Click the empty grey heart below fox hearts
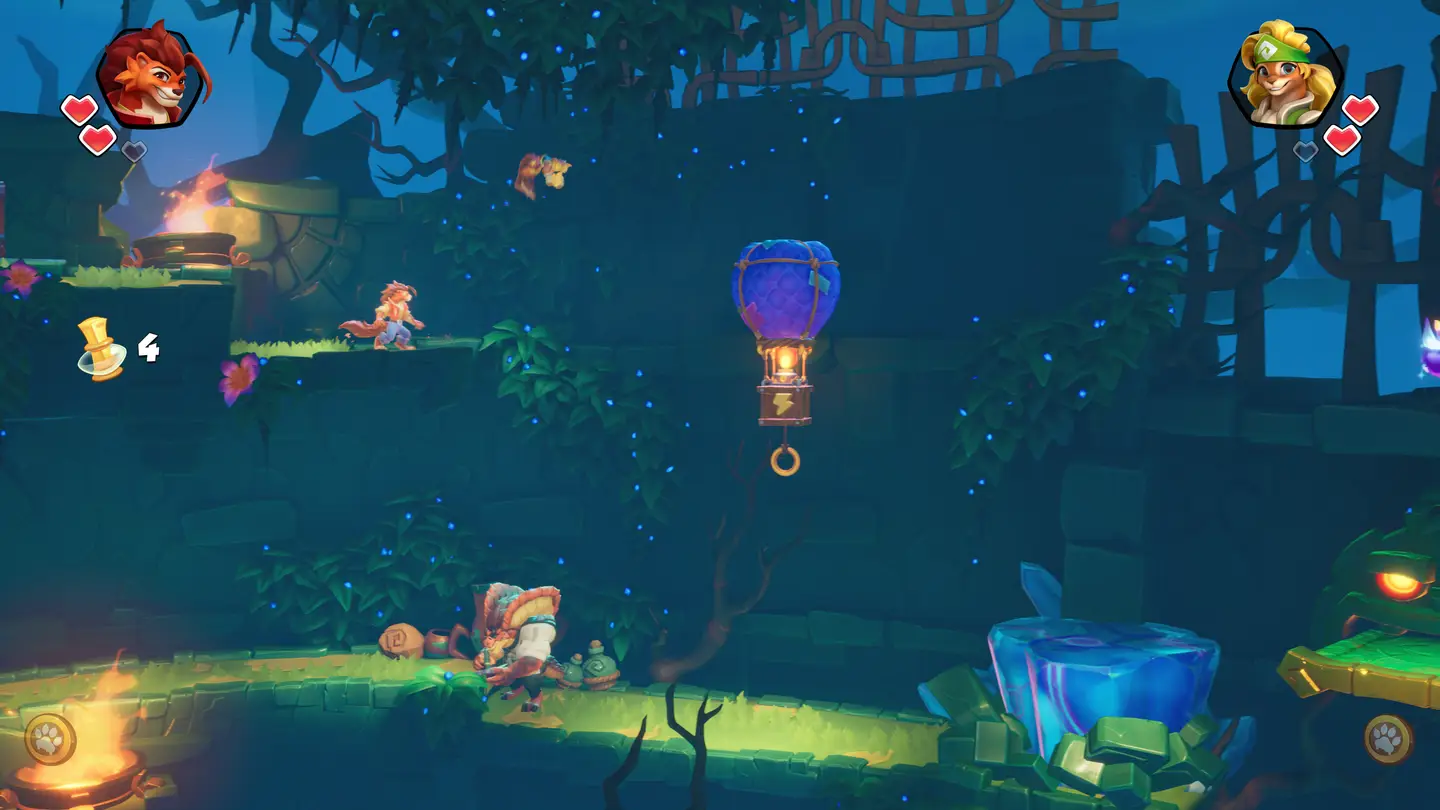Image resolution: width=1440 pixels, height=810 pixels. point(134,150)
